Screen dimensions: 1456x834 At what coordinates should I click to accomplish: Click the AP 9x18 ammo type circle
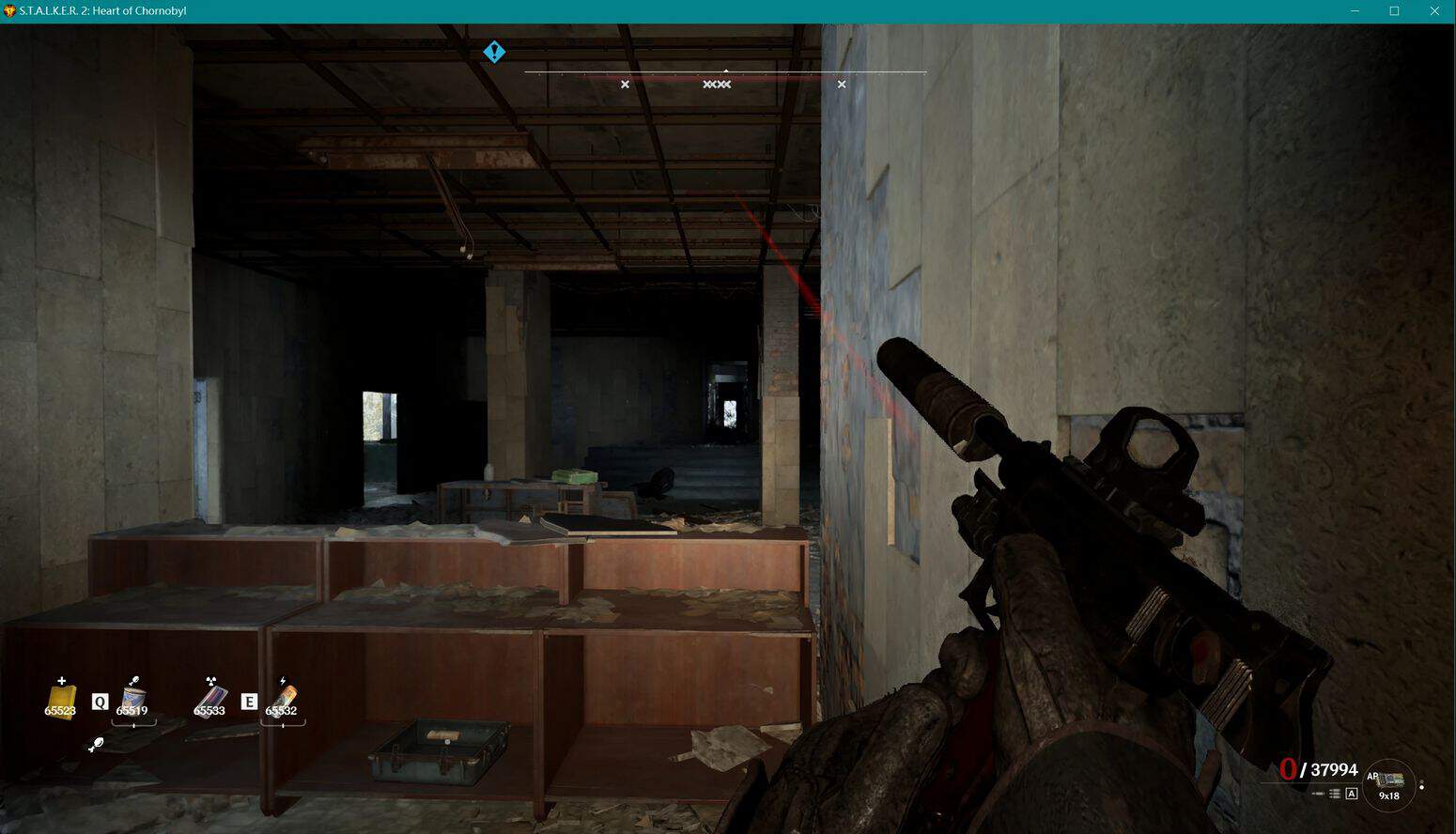(1387, 786)
